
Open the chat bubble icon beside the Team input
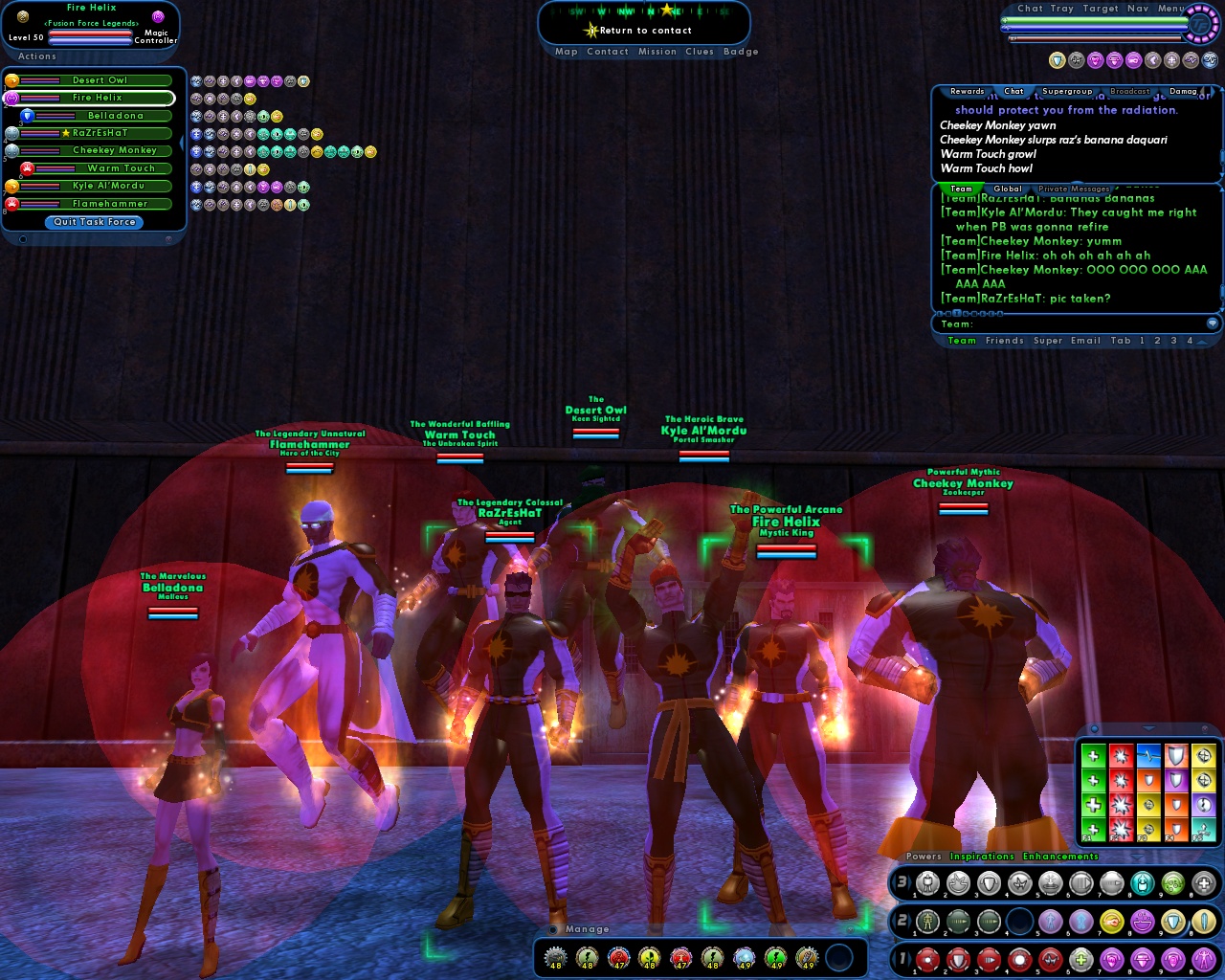tap(1212, 323)
